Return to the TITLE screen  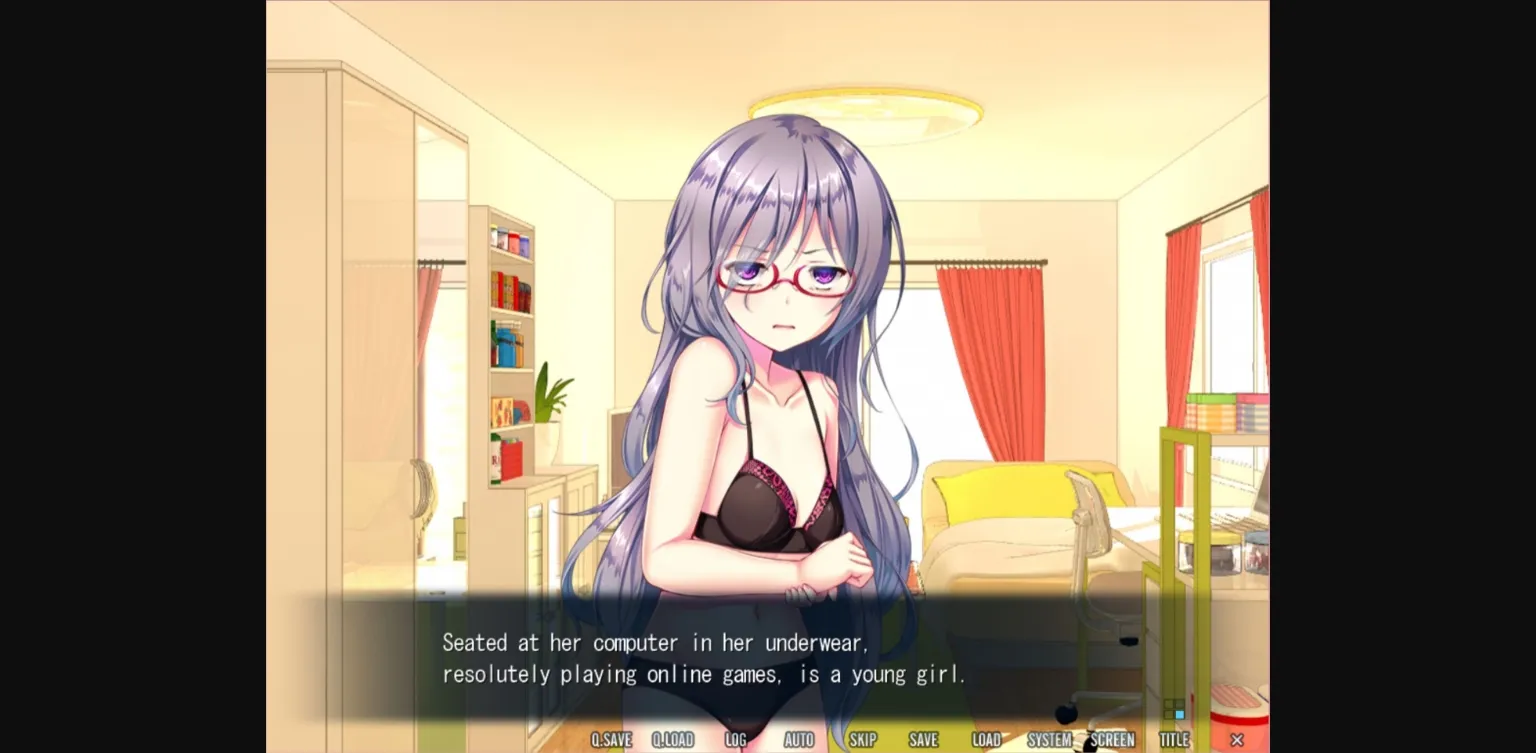tap(1174, 739)
